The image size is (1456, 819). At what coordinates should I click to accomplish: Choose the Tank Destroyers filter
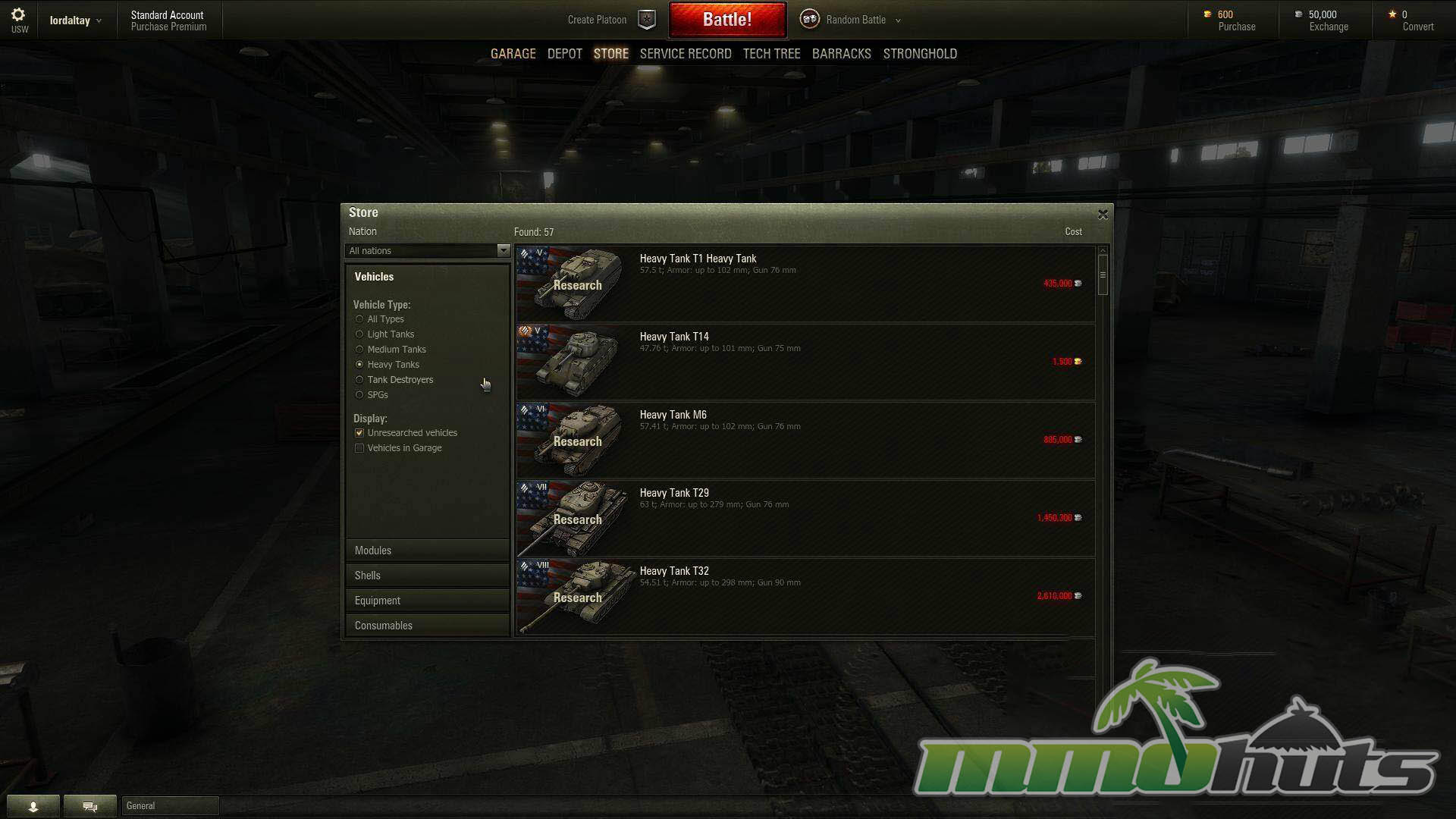point(359,380)
